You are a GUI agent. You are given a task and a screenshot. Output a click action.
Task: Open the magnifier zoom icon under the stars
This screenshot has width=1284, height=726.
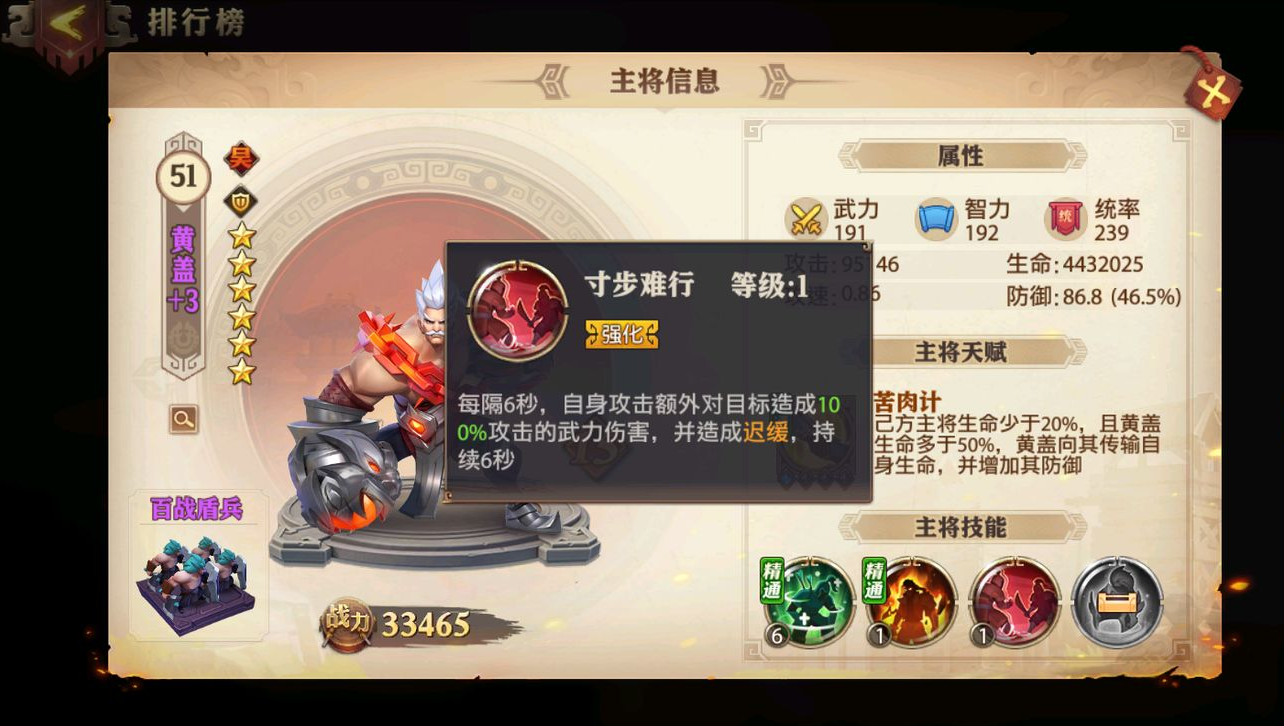pyautogui.click(x=181, y=419)
